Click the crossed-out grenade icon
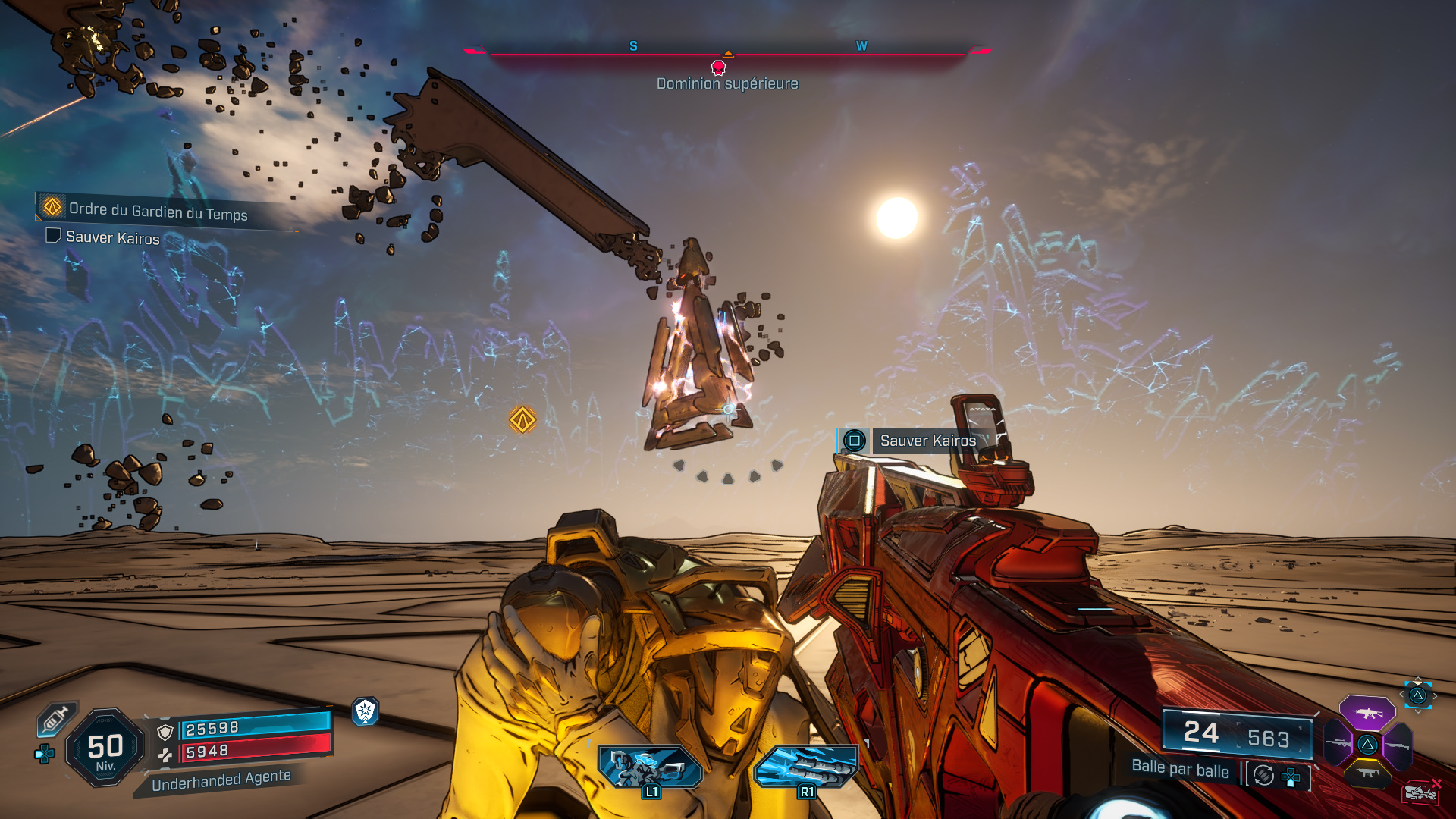 click(1420, 792)
